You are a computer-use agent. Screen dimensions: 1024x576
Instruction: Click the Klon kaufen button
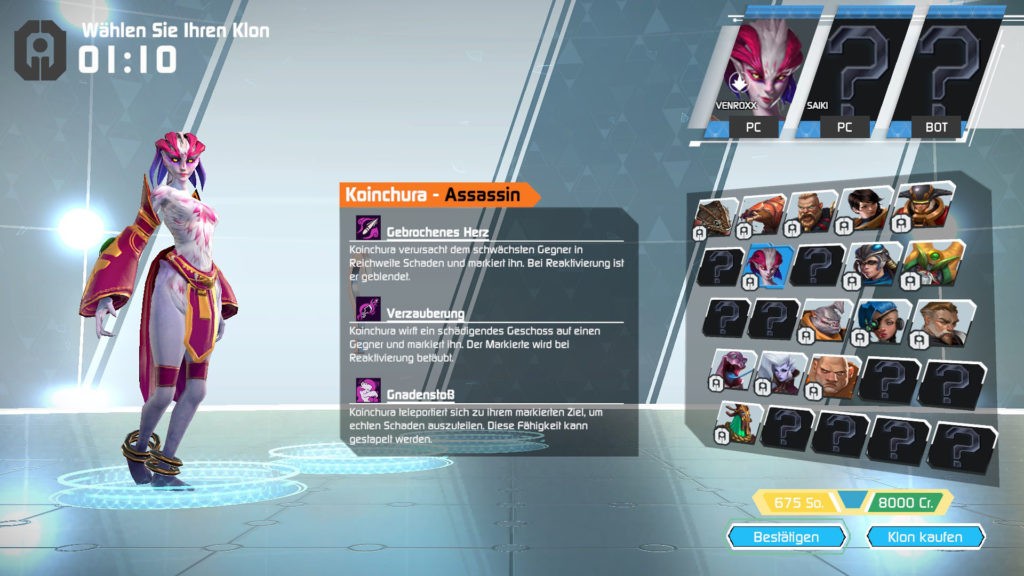point(924,537)
